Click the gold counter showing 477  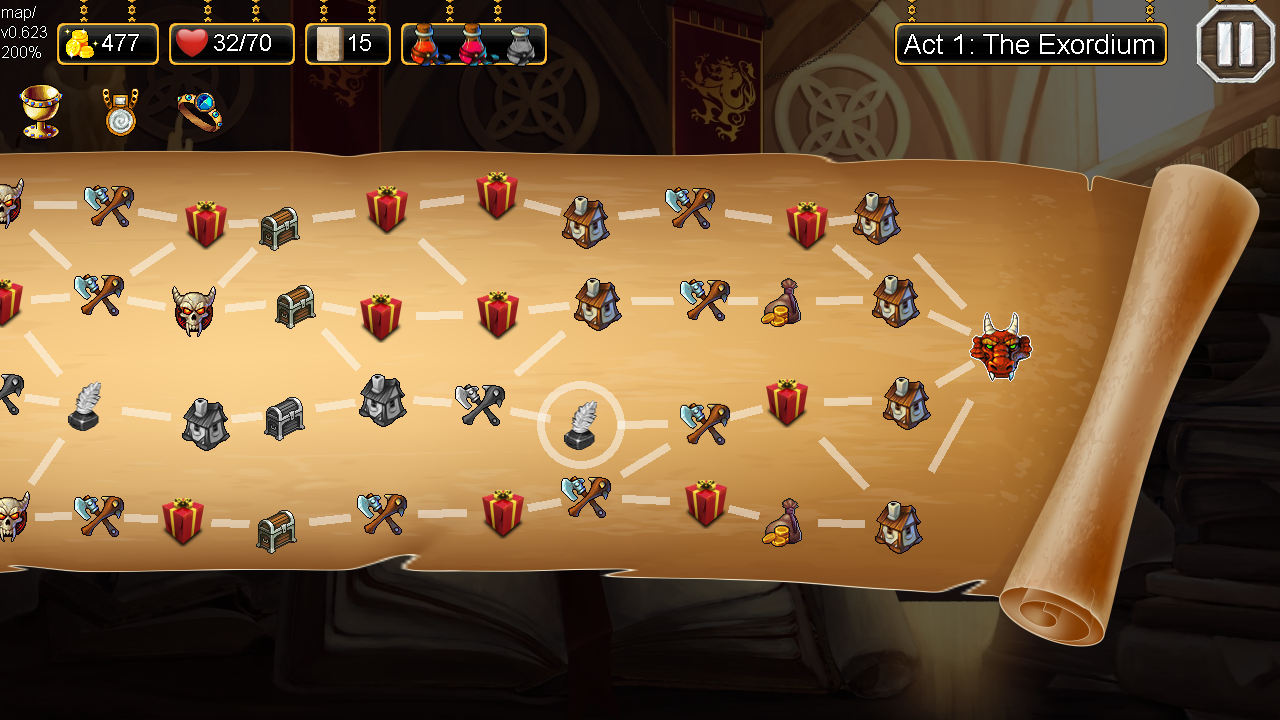tap(107, 43)
